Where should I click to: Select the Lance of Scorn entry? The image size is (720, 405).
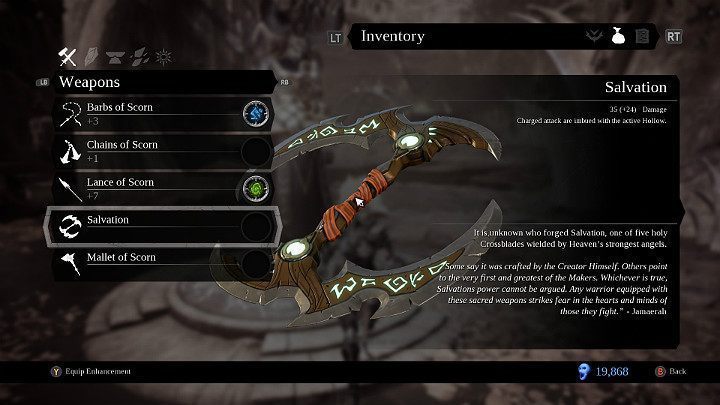pos(140,187)
